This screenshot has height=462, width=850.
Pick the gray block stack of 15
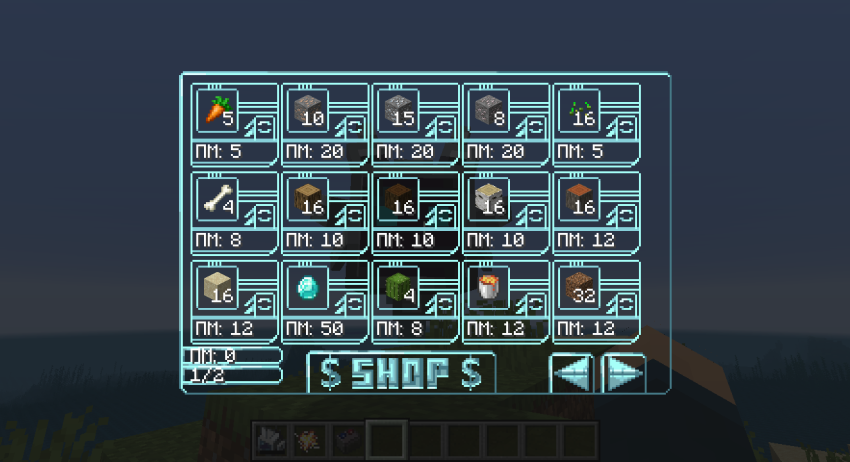397,110
